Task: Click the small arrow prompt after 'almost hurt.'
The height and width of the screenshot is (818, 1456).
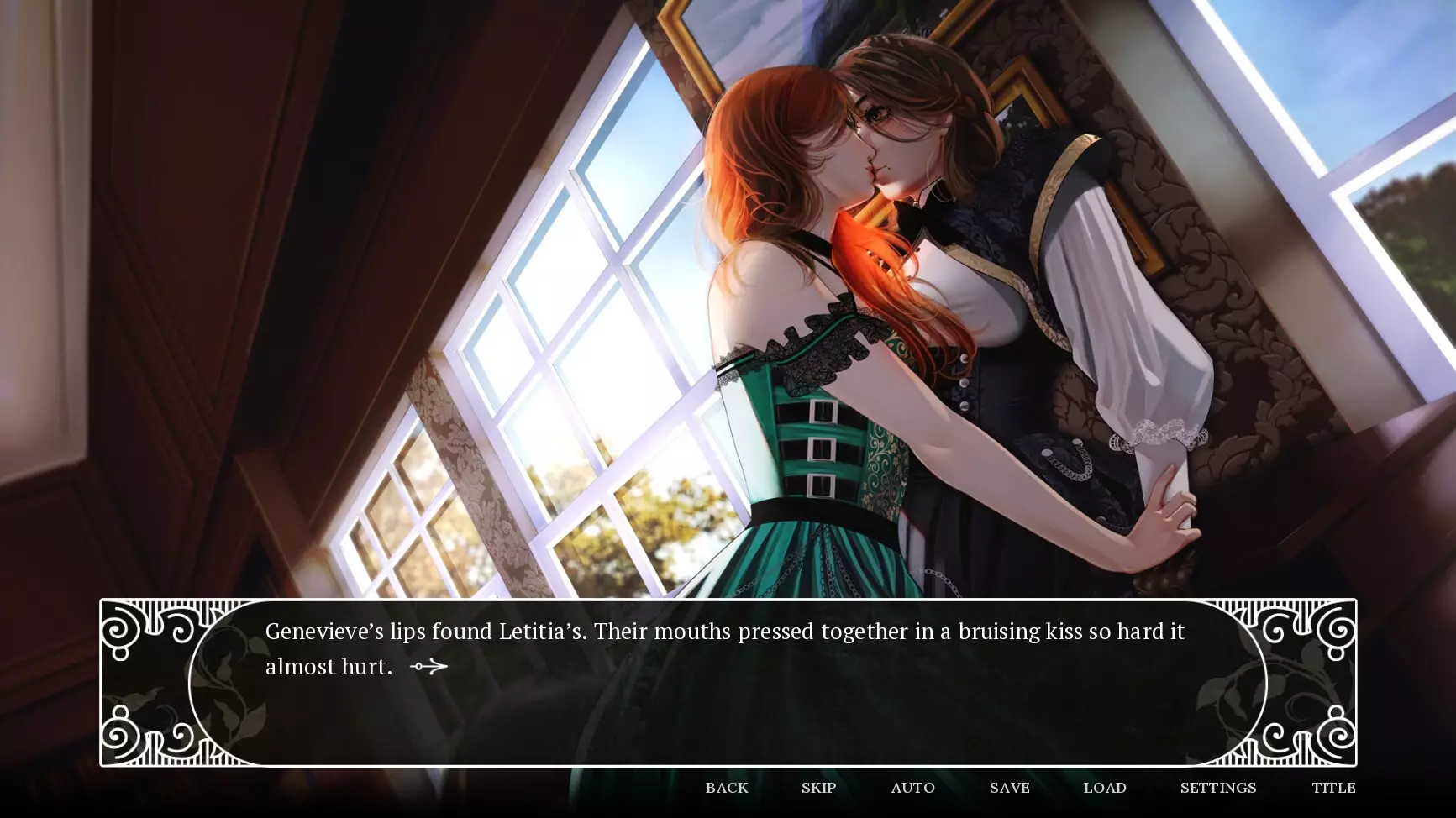Action: (x=427, y=666)
